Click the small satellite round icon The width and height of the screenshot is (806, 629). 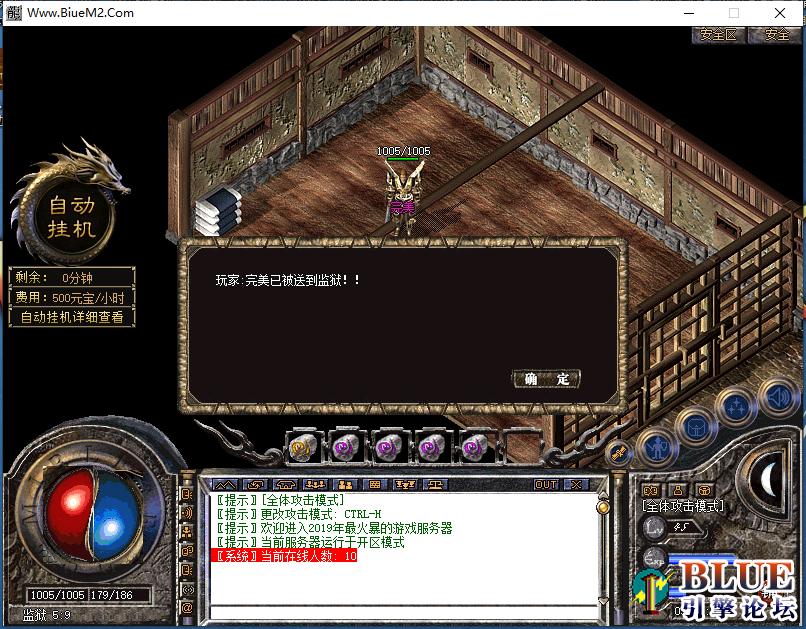[620, 452]
